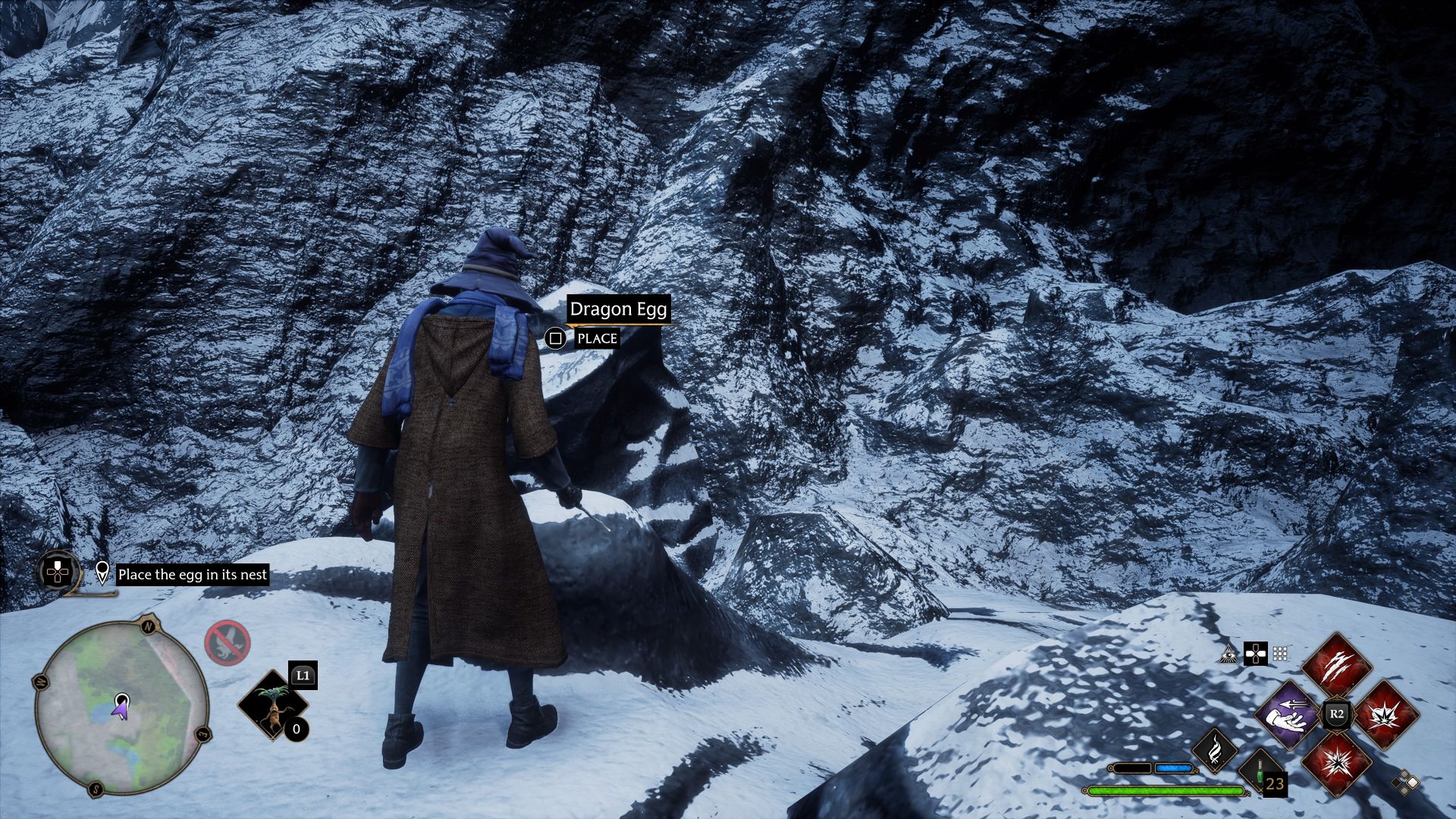Screen dimensions: 1456x819
Task: Select the objective text 'Place the egg in its nest'
Action: [193, 575]
